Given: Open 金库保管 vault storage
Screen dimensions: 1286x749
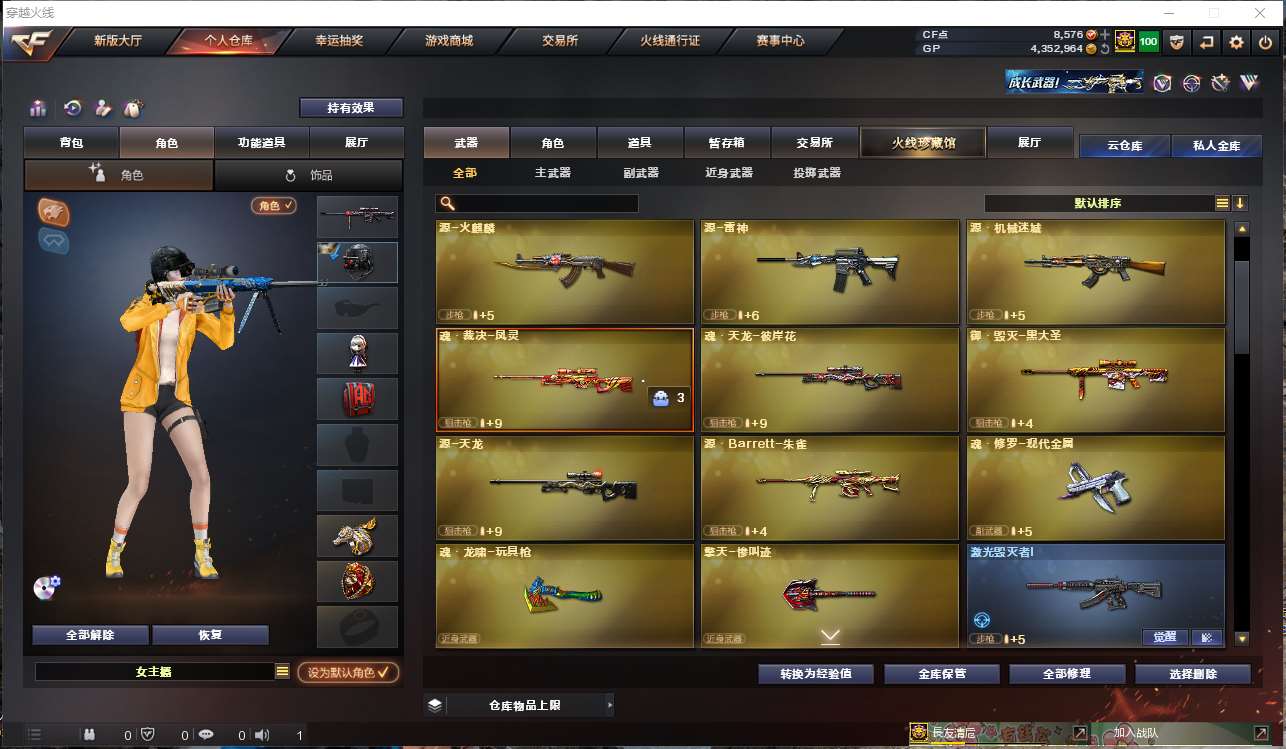Looking at the screenshot, I should (x=942, y=674).
